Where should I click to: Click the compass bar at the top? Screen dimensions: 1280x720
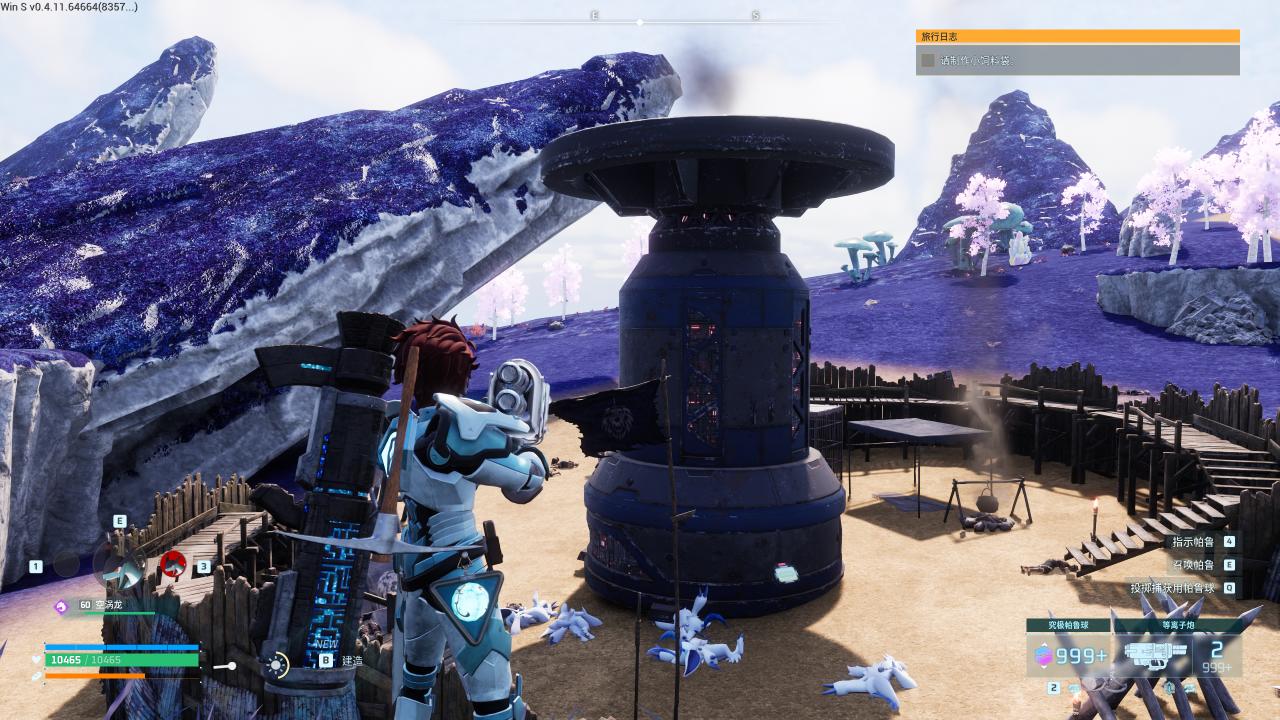pyautogui.click(x=640, y=19)
